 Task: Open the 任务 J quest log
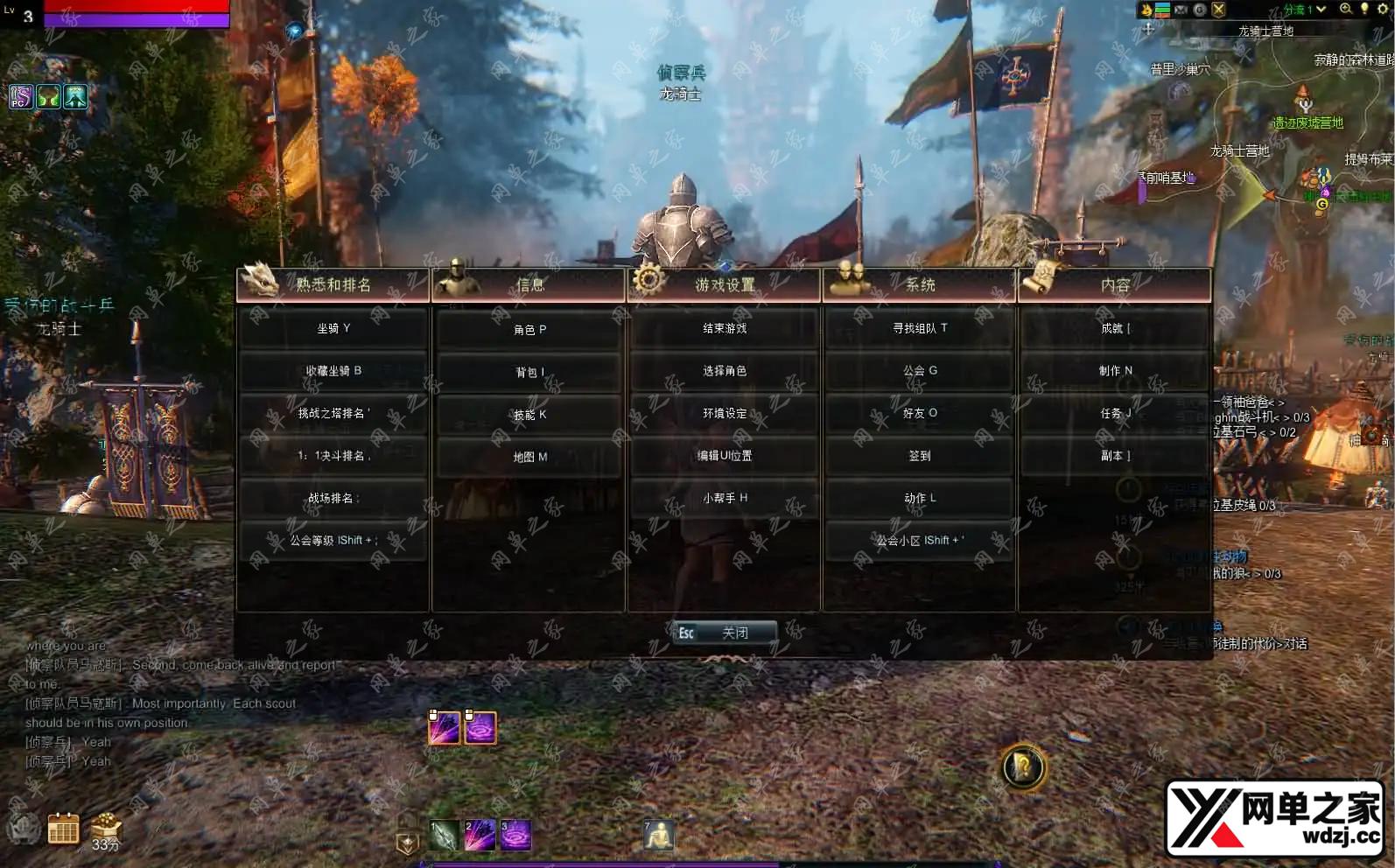(1116, 413)
